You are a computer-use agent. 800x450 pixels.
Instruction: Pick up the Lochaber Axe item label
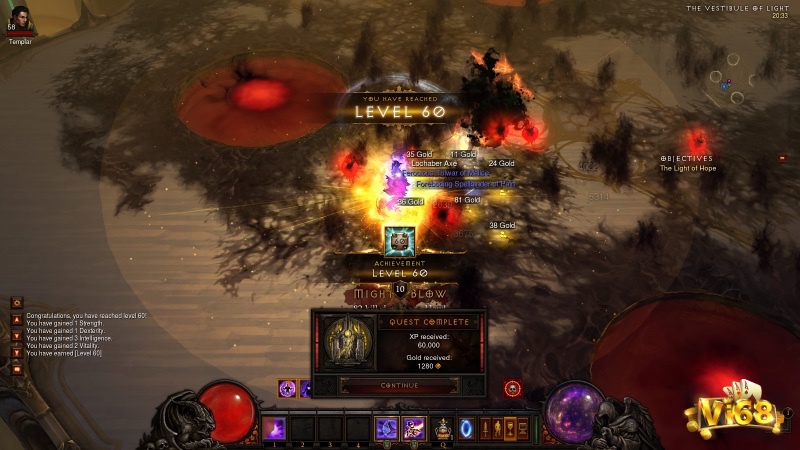tap(433, 163)
